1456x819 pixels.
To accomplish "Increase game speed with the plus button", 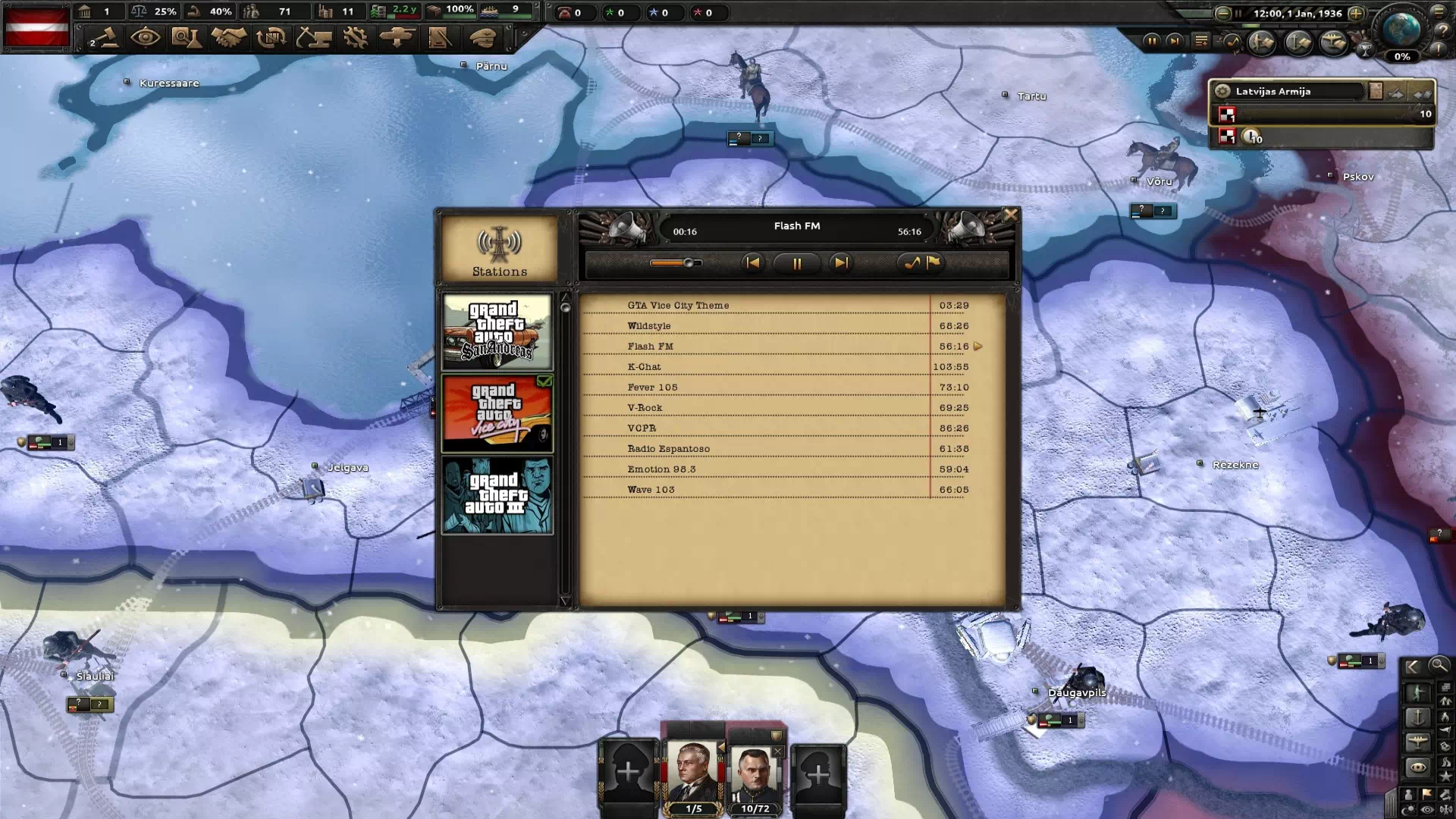I will (1356, 13).
